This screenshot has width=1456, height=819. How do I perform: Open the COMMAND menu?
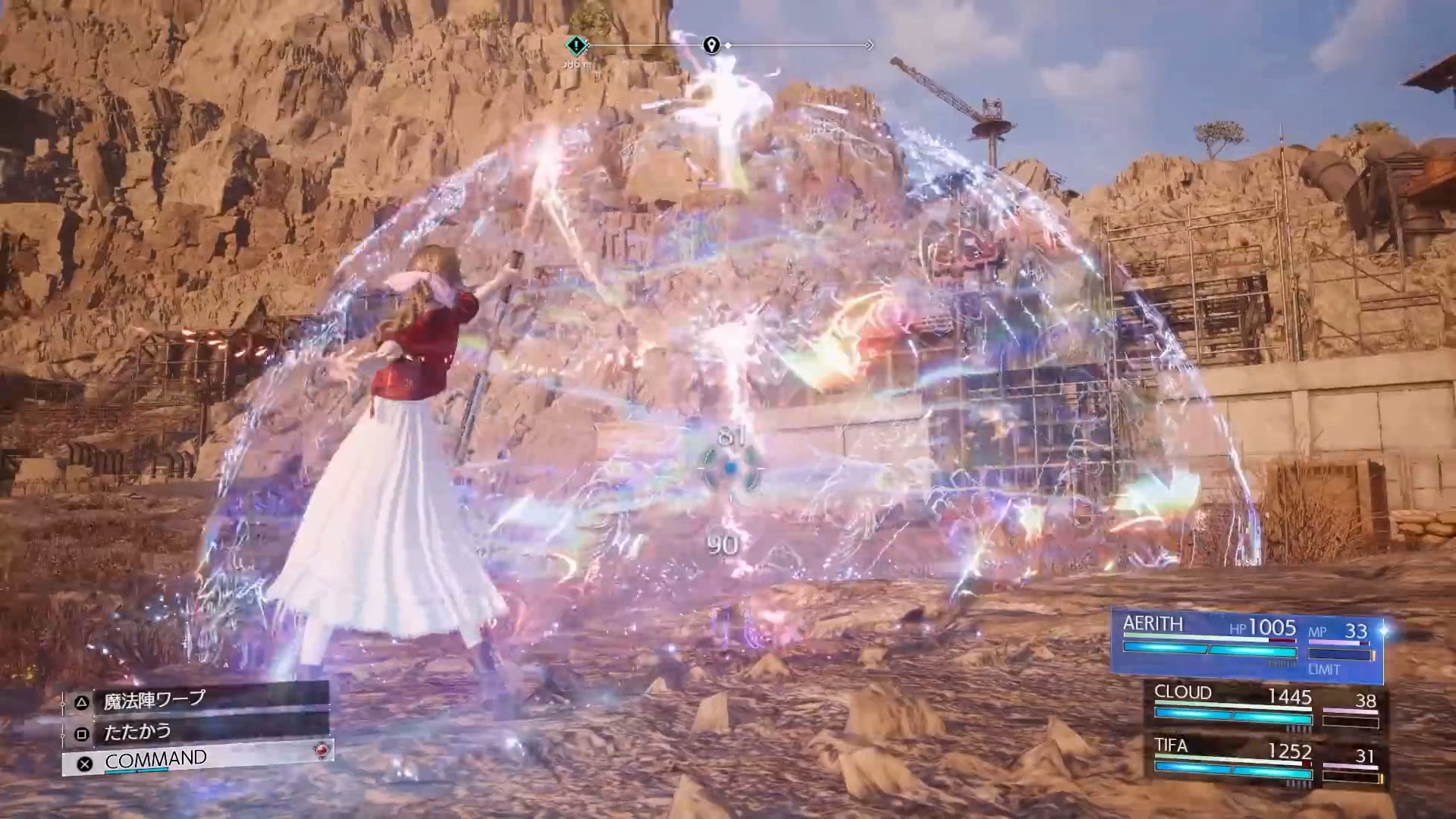click(x=196, y=760)
